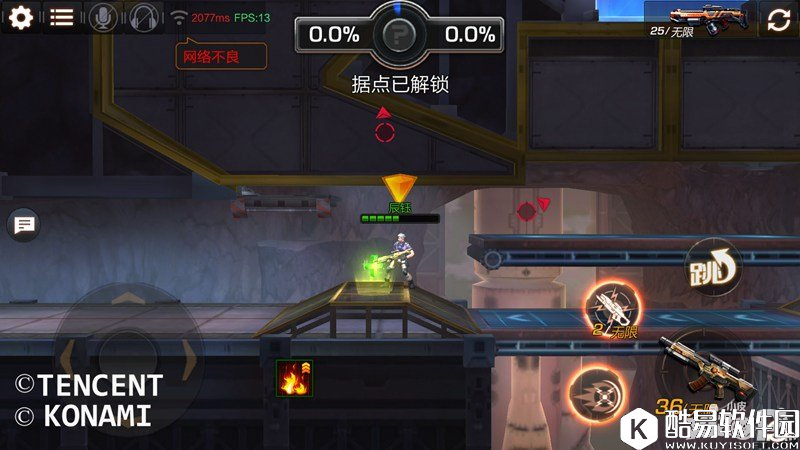Tap the jump button
This screenshot has height=450, width=800.
pyautogui.click(x=711, y=268)
